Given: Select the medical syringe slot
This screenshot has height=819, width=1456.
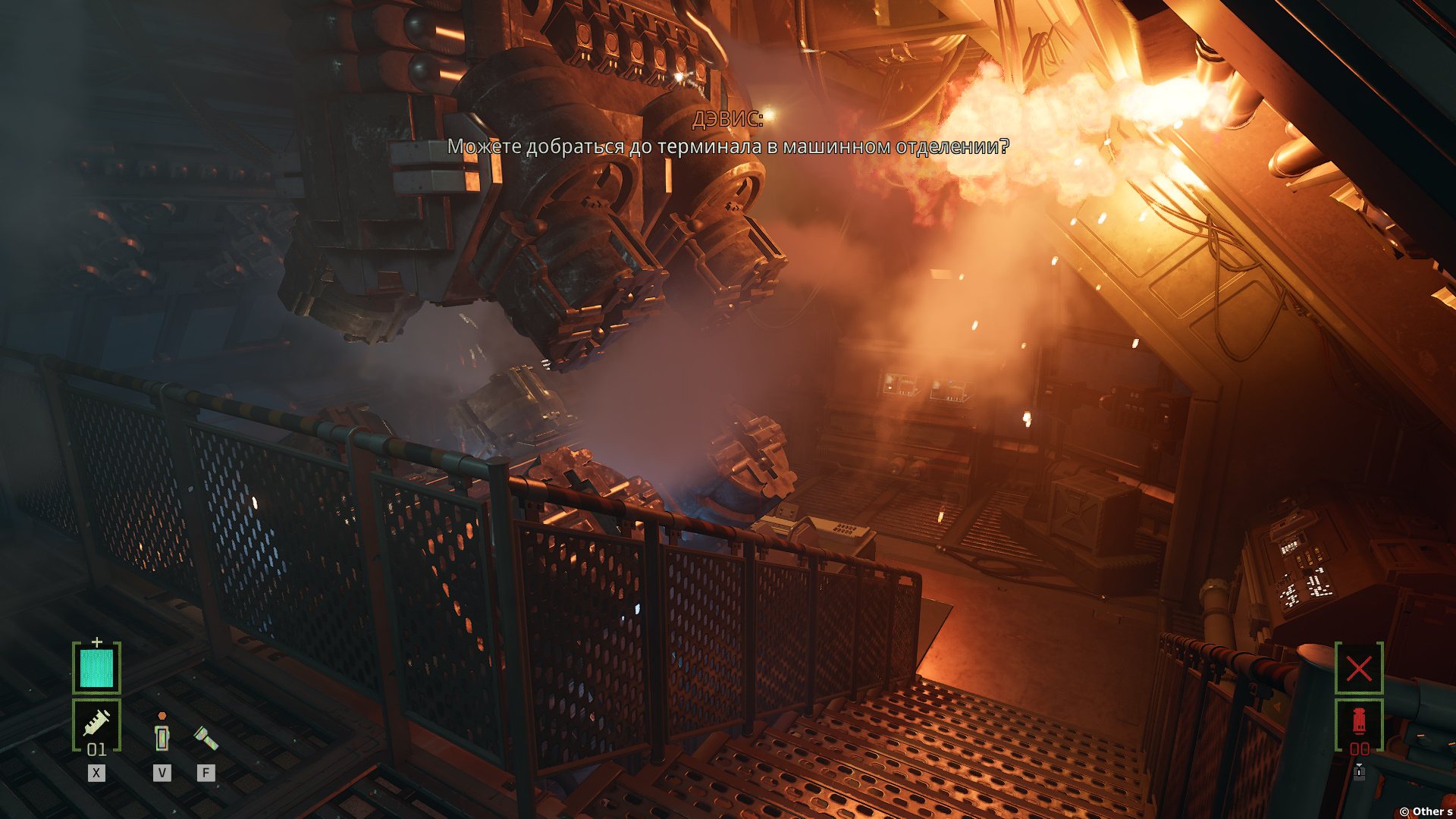Looking at the screenshot, I should 96,723.
